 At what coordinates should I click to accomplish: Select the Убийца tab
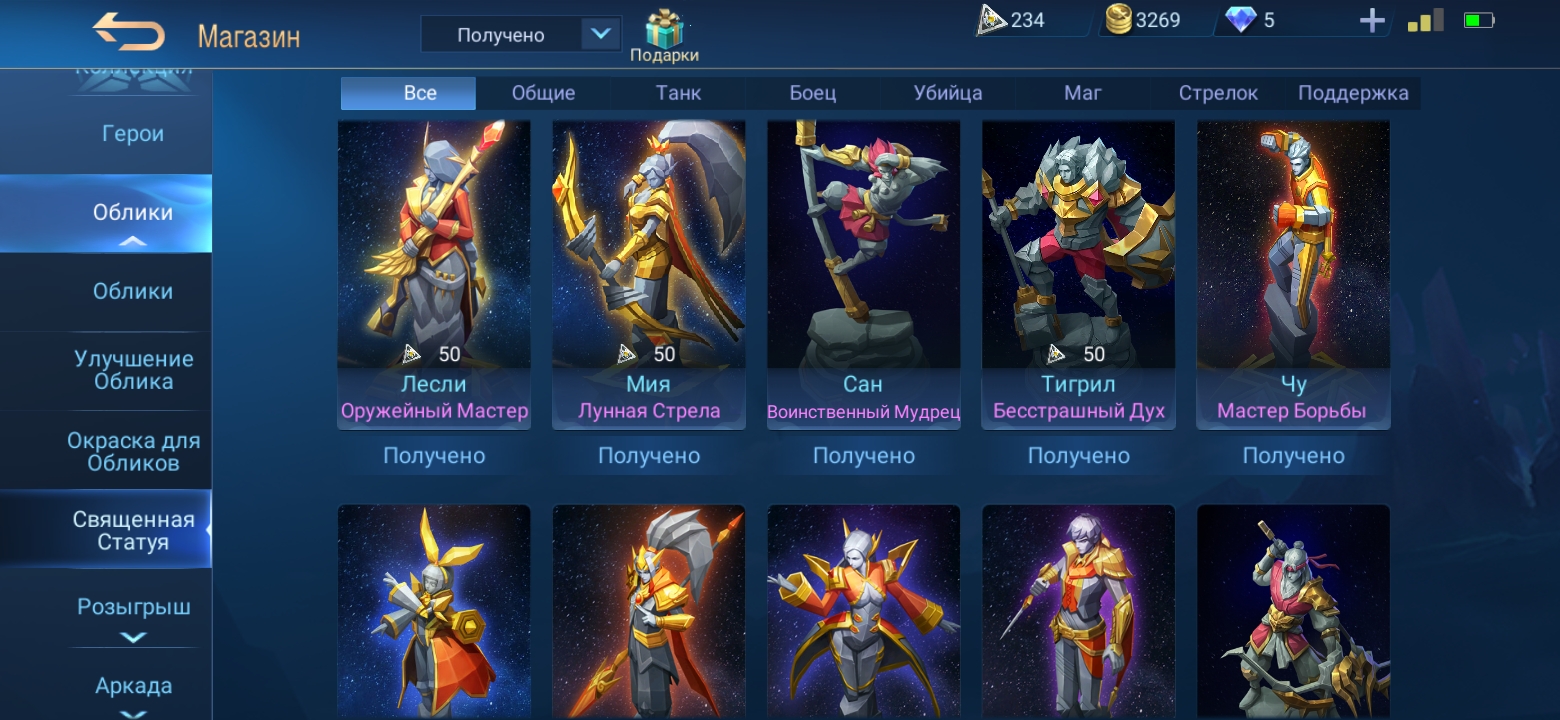(947, 93)
